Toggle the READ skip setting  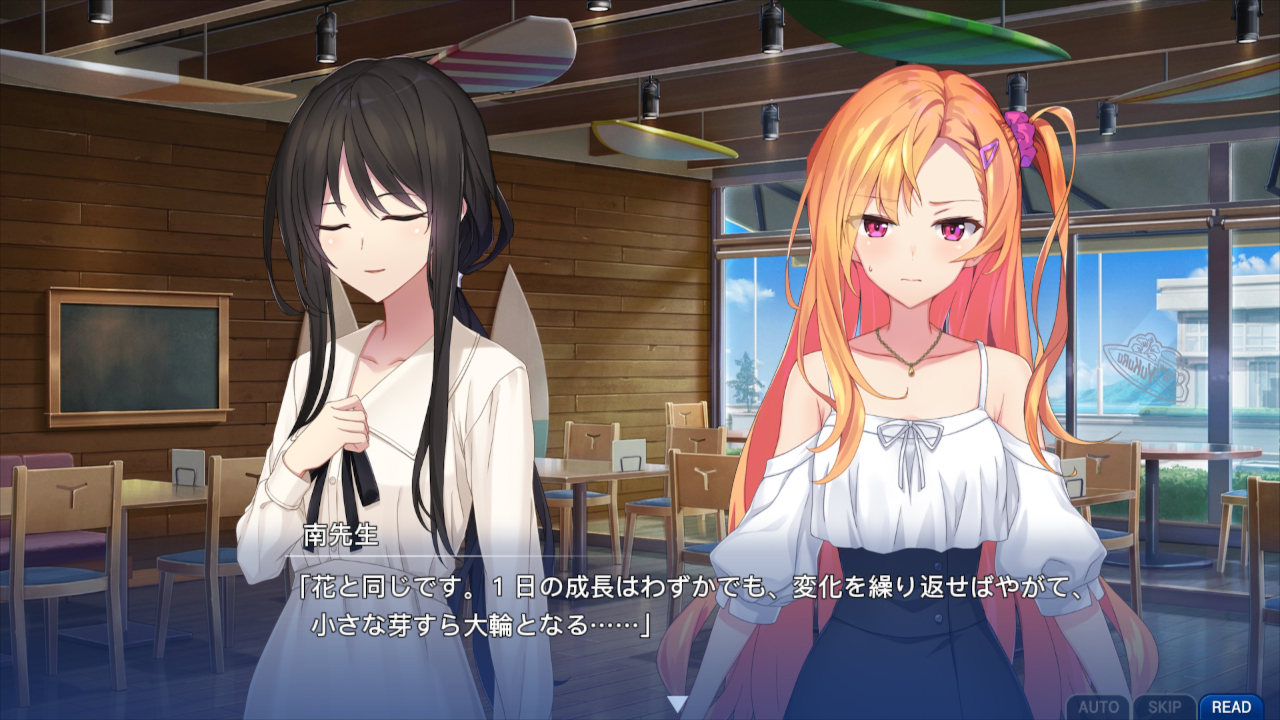pyautogui.click(x=1231, y=707)
